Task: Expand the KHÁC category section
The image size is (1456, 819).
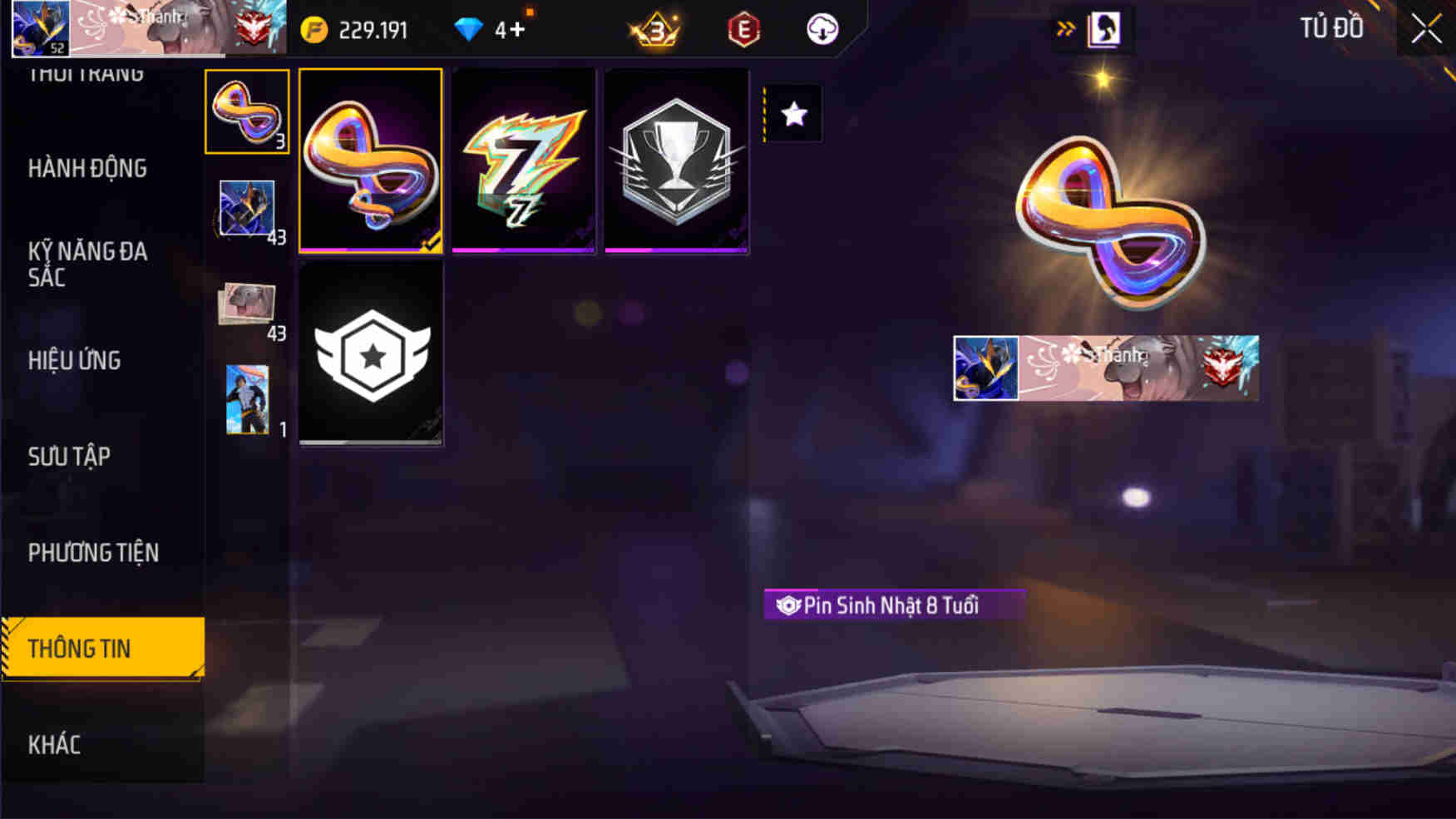Action: pyautogui.click(x=55, y=744)
